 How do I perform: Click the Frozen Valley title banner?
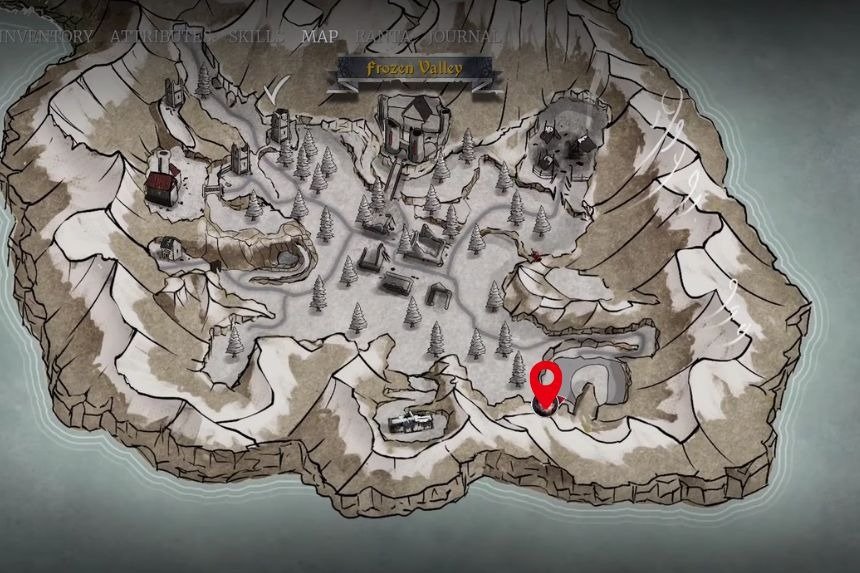click(415, 68)
